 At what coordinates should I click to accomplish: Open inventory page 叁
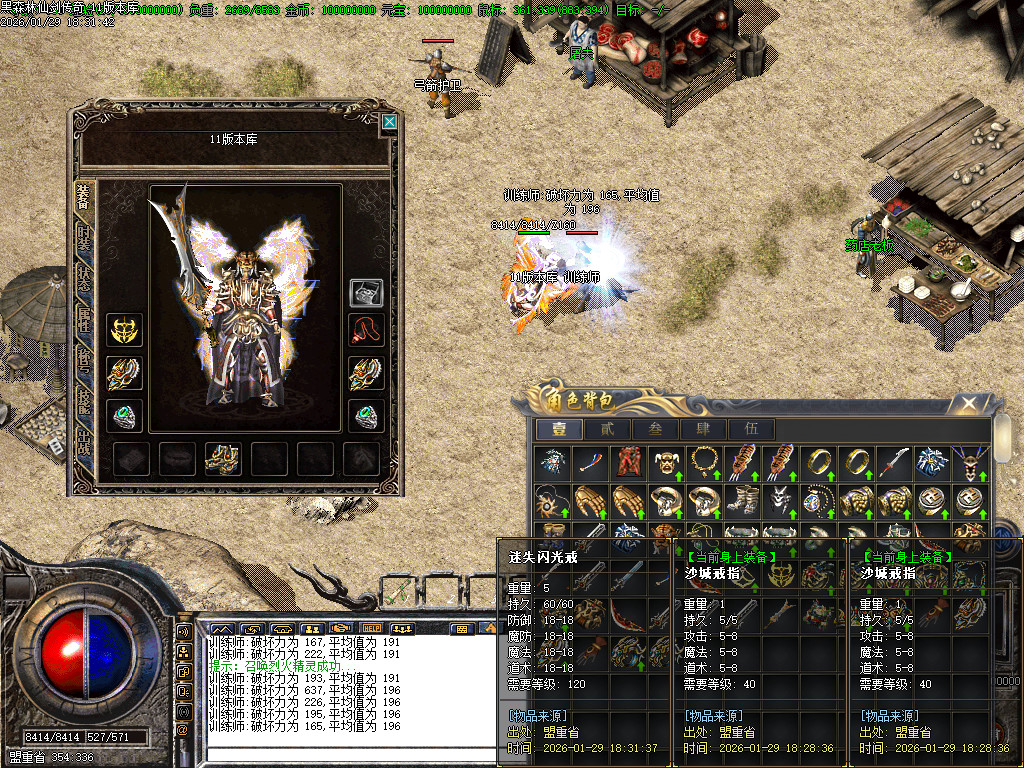(x=656, y=430)
